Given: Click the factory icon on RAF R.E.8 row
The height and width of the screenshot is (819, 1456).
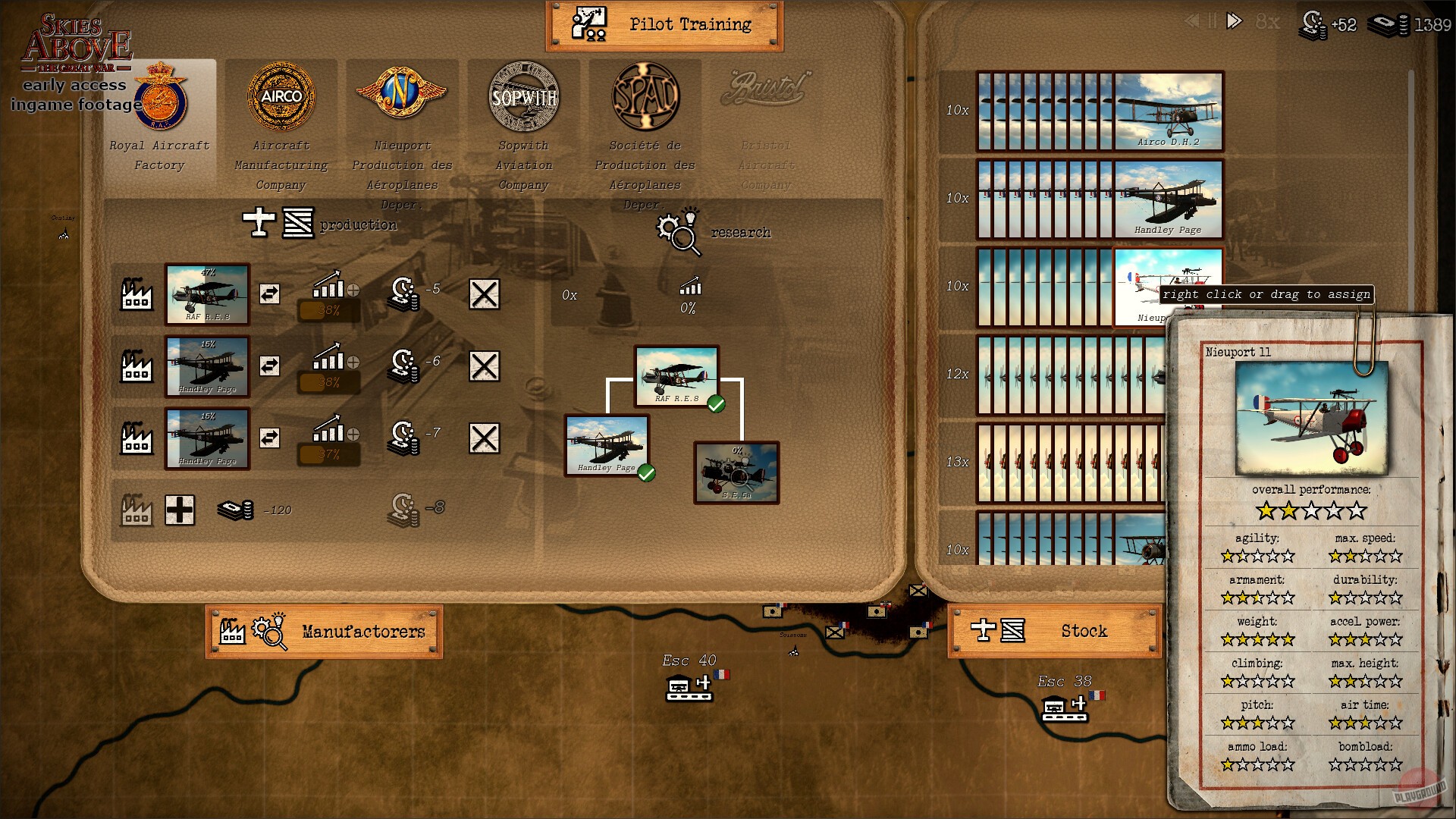Looking at the screenshot, I should 136,296.
